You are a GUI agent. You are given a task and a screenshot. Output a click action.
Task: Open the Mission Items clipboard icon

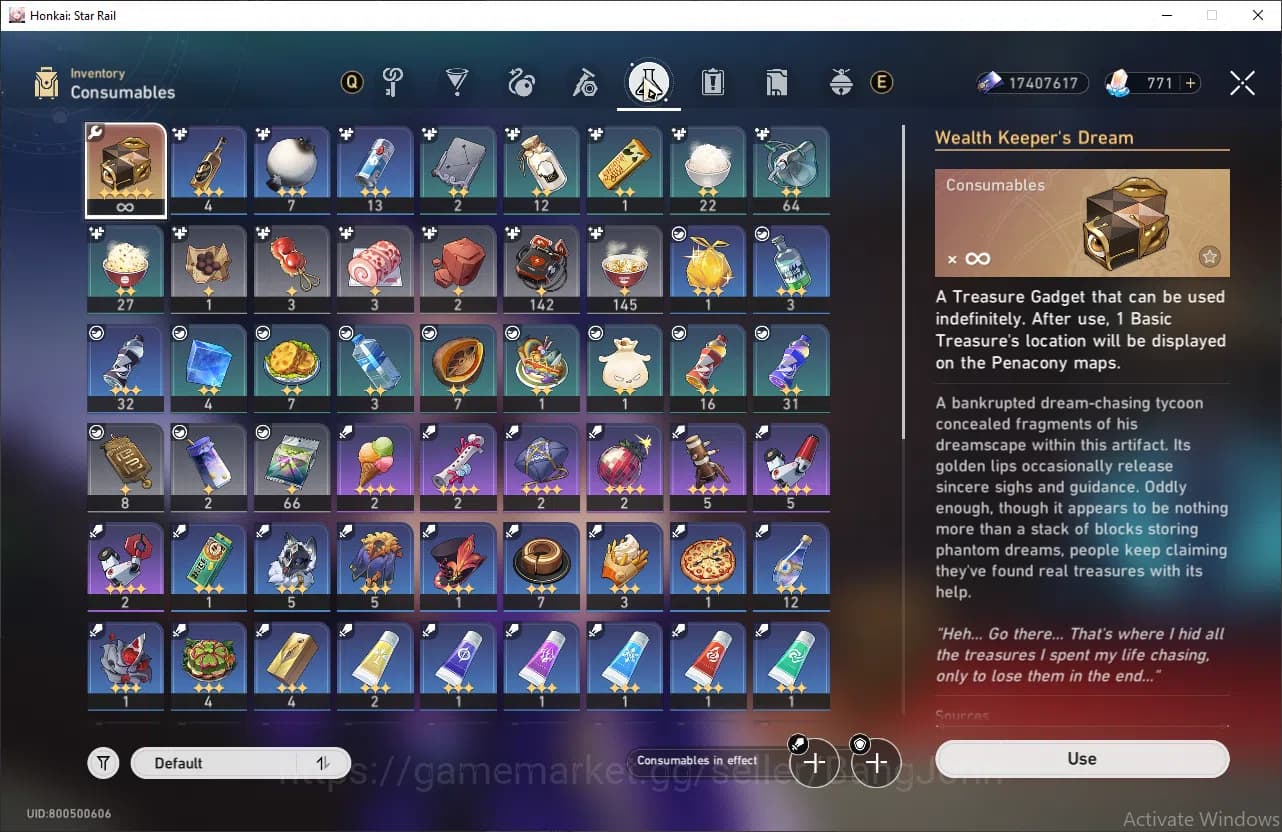(x=713, y=82)
